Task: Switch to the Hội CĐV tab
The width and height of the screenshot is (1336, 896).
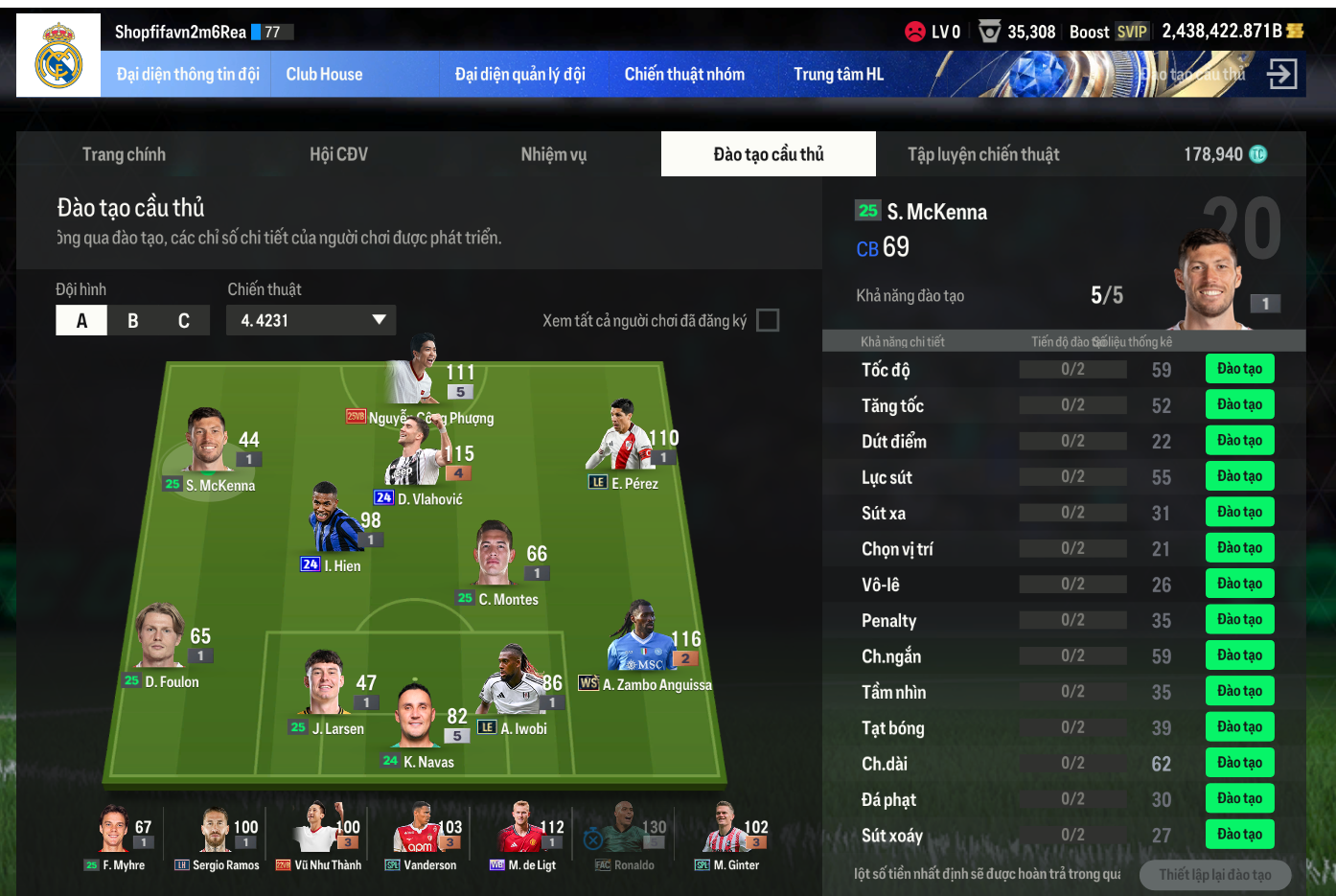Action: (x=338, y=154)
